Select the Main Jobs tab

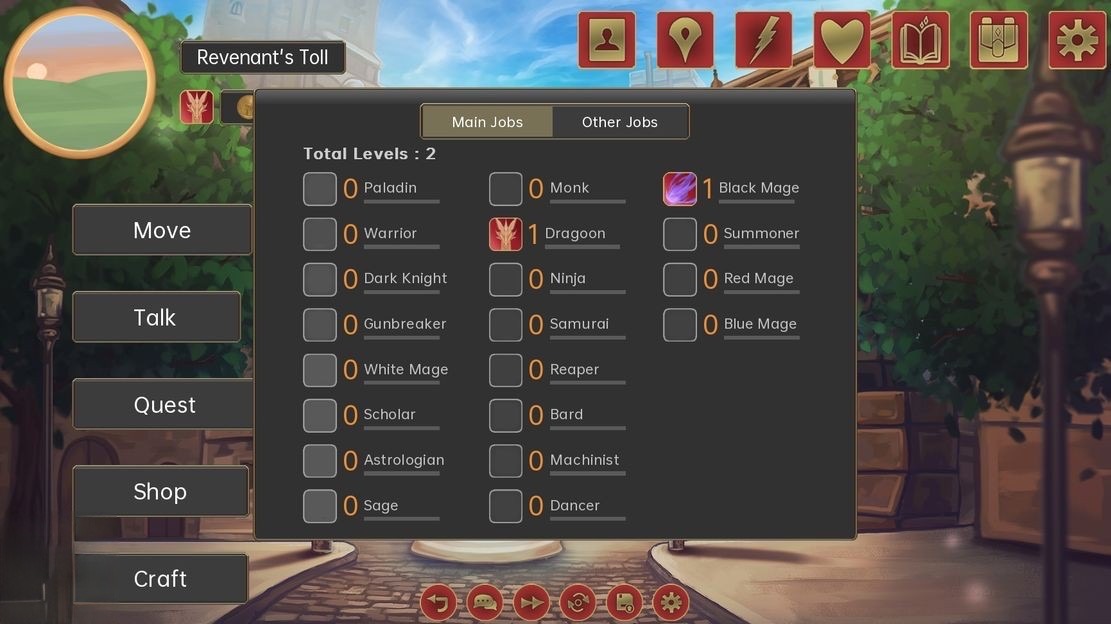(x=487, y=122)
